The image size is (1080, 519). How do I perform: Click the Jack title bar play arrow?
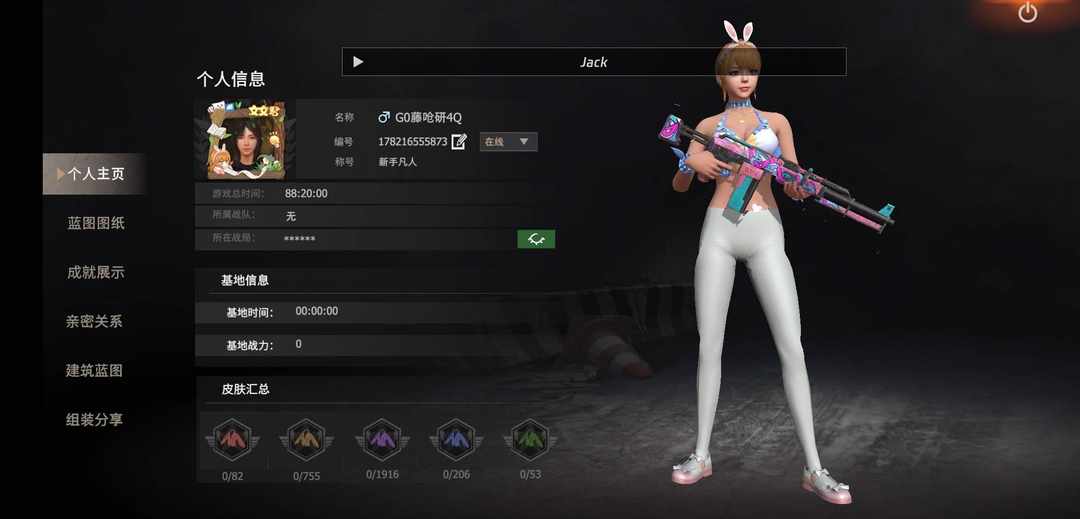[x=358, y=62]
